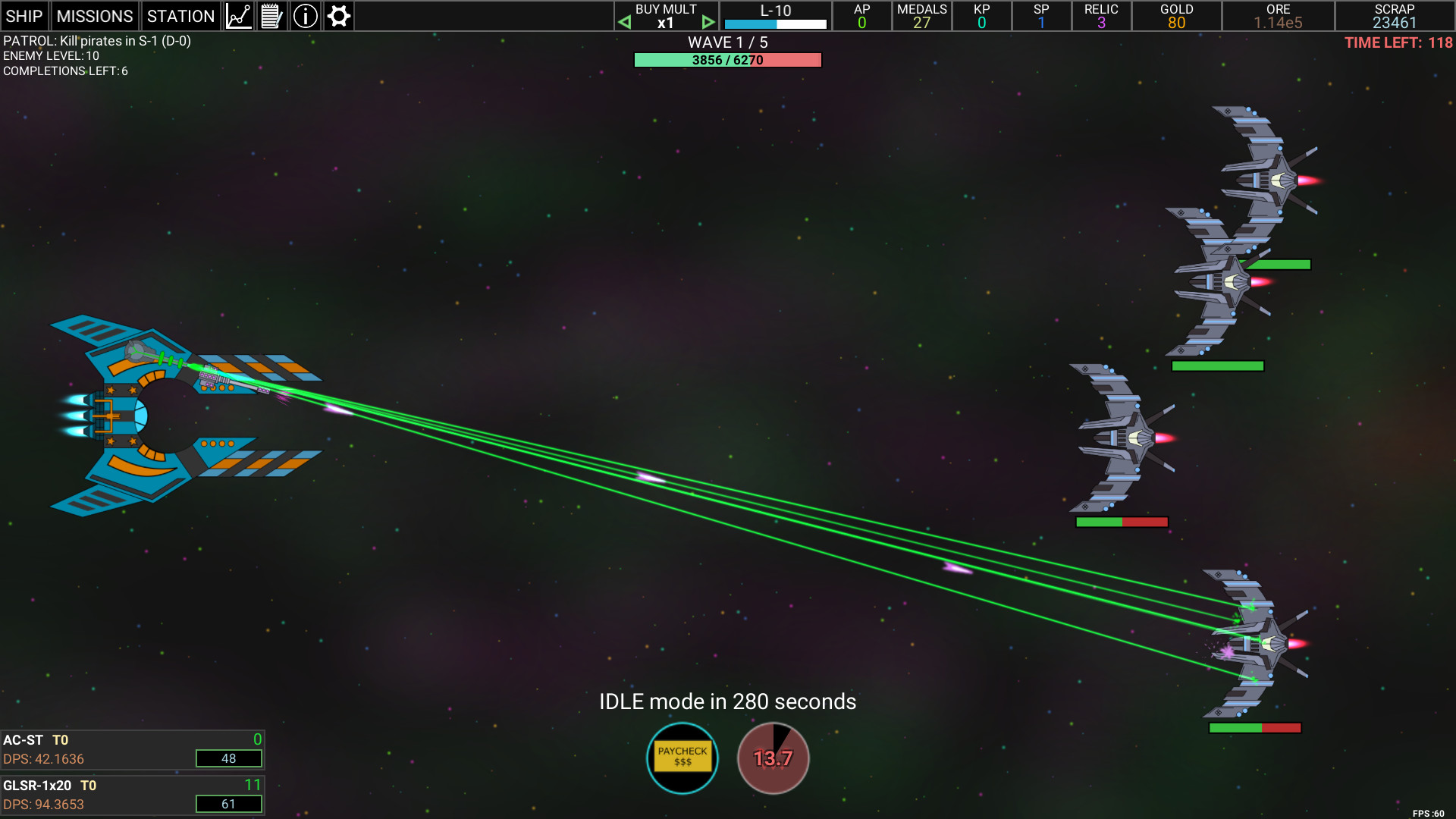Open the settings gear menu

338,15
